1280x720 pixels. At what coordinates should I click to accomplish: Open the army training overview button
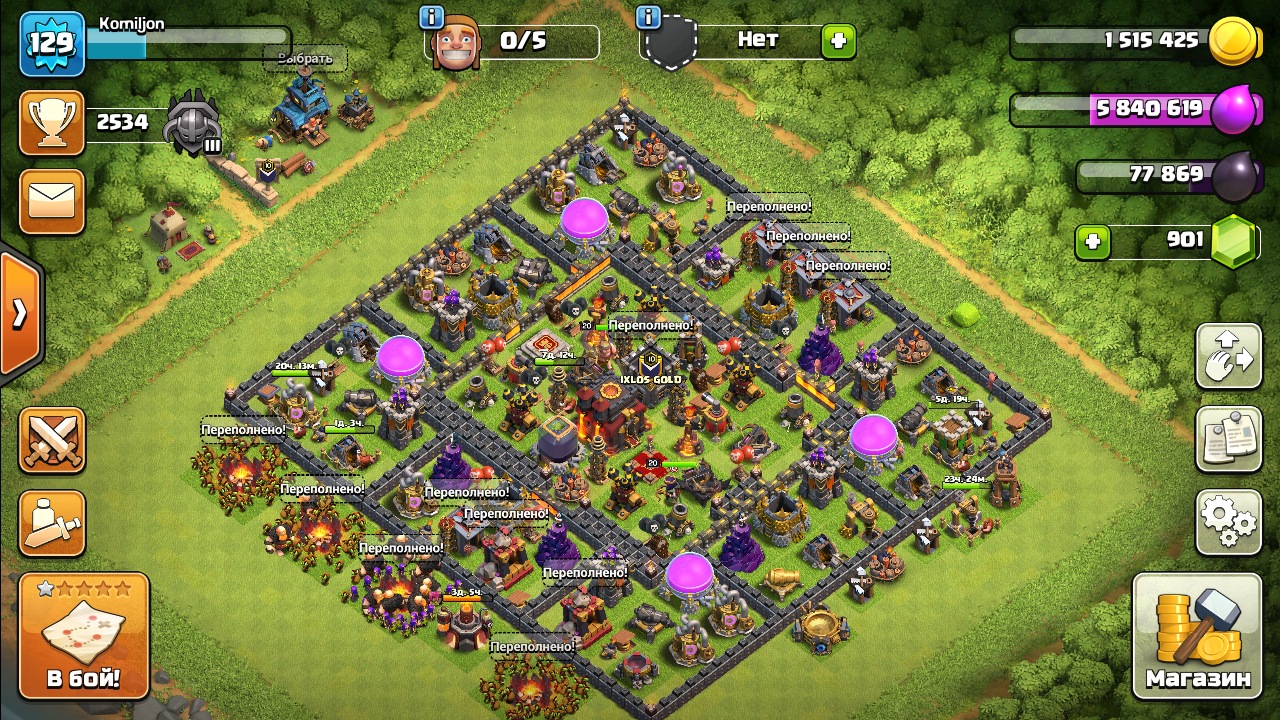(x=52, y=522)
